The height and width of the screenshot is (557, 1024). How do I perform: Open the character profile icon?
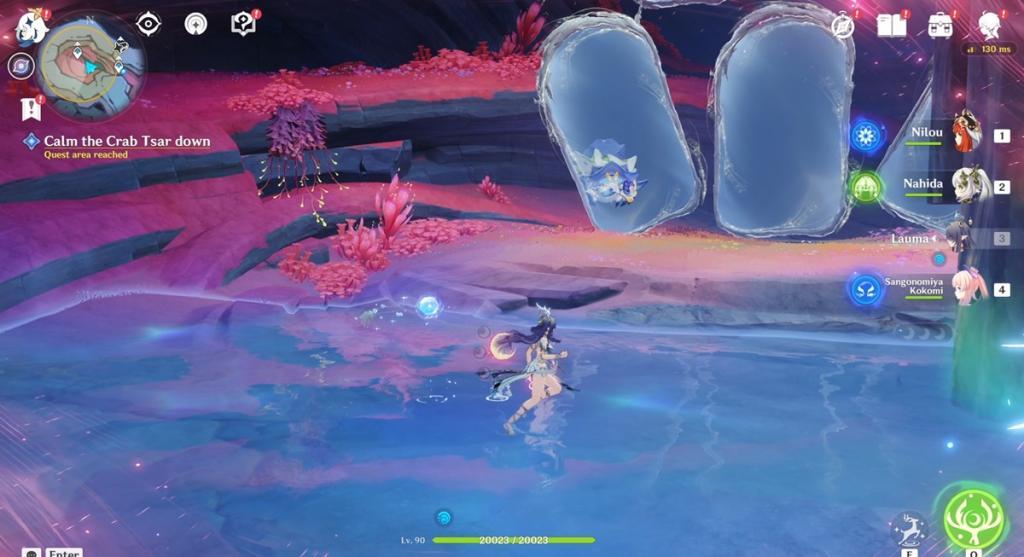(989, 25)
